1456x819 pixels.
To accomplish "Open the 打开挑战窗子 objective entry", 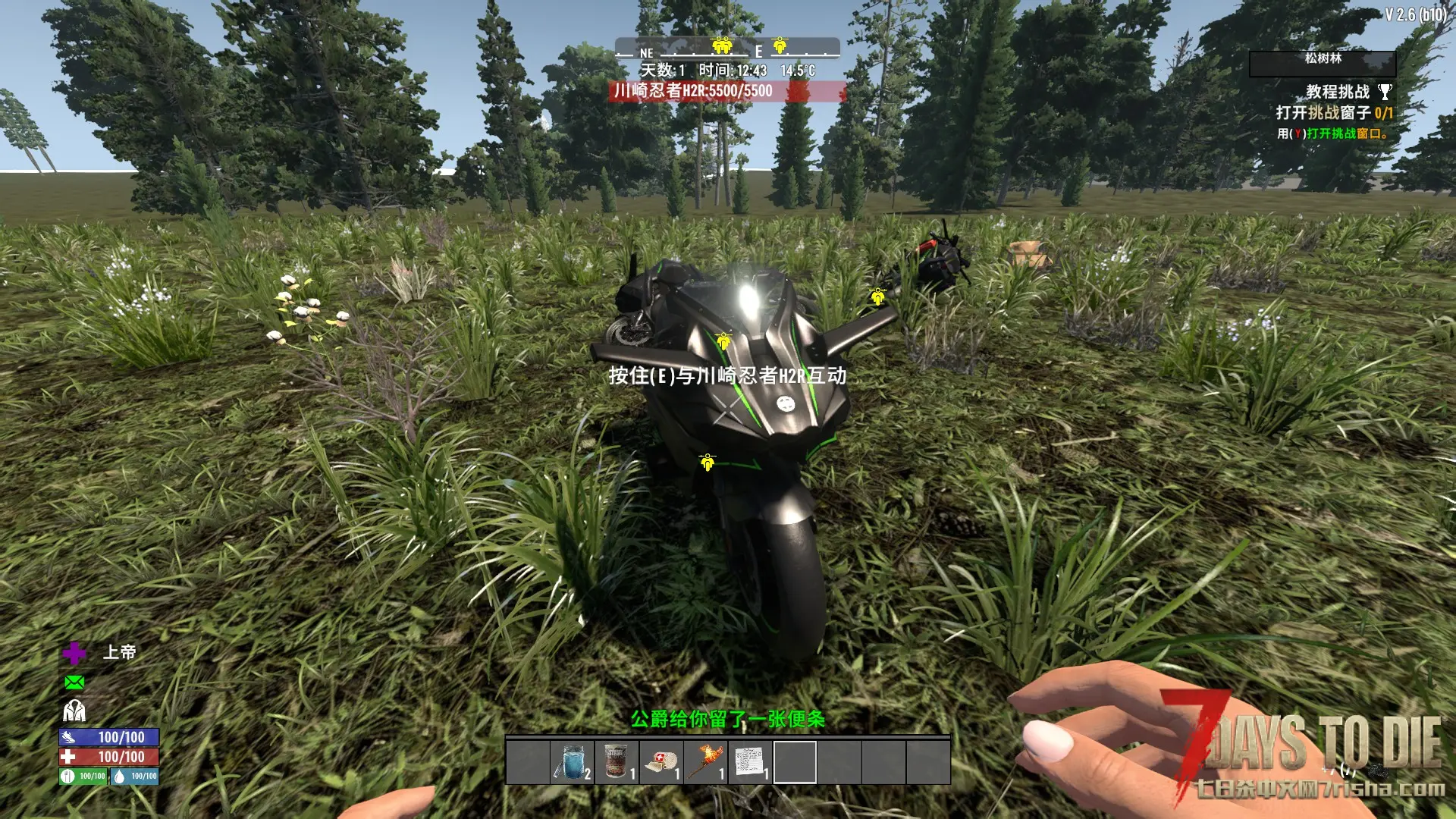I will tap(1334, 113).
